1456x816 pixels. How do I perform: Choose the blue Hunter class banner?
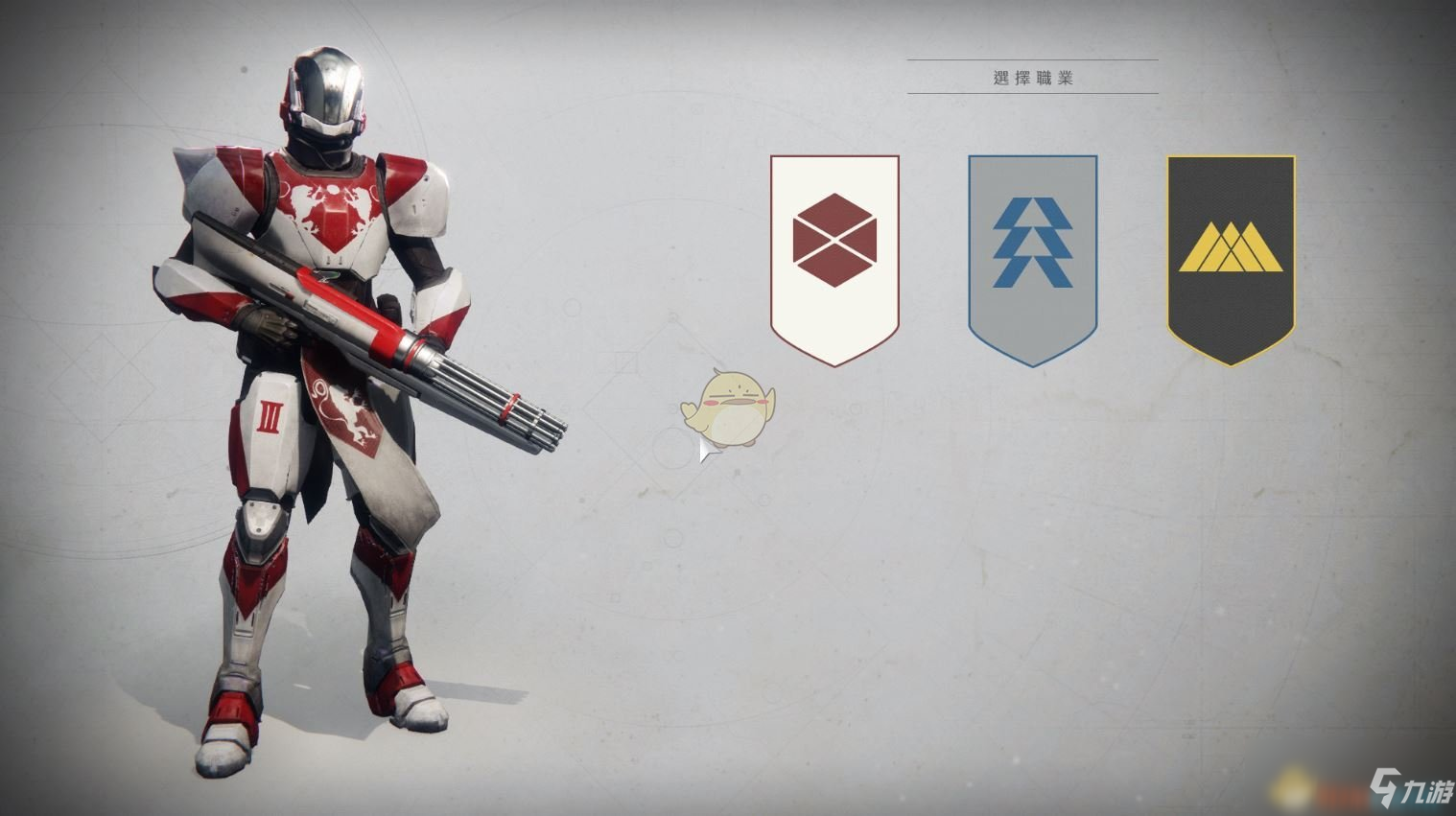click(x=1032, y=257)
